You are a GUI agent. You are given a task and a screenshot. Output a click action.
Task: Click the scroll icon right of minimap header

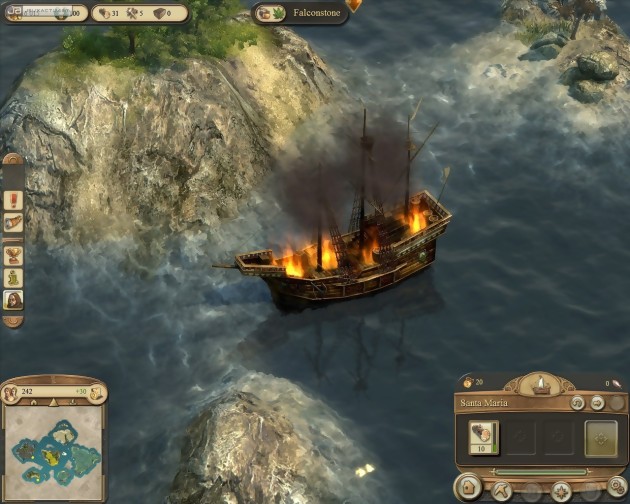click(99, 392)
